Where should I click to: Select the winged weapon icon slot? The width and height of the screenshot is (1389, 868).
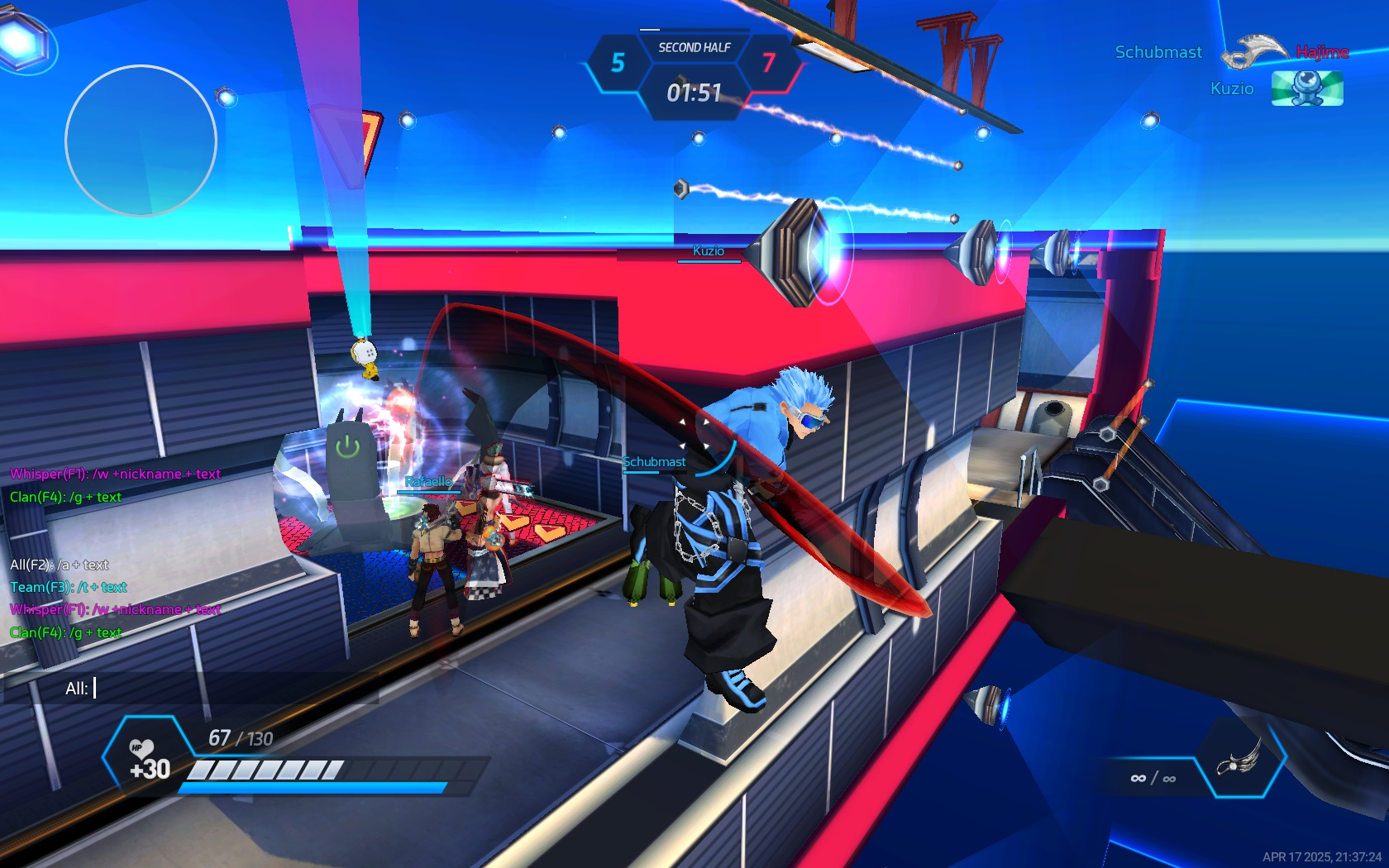tap(1239, 759)
